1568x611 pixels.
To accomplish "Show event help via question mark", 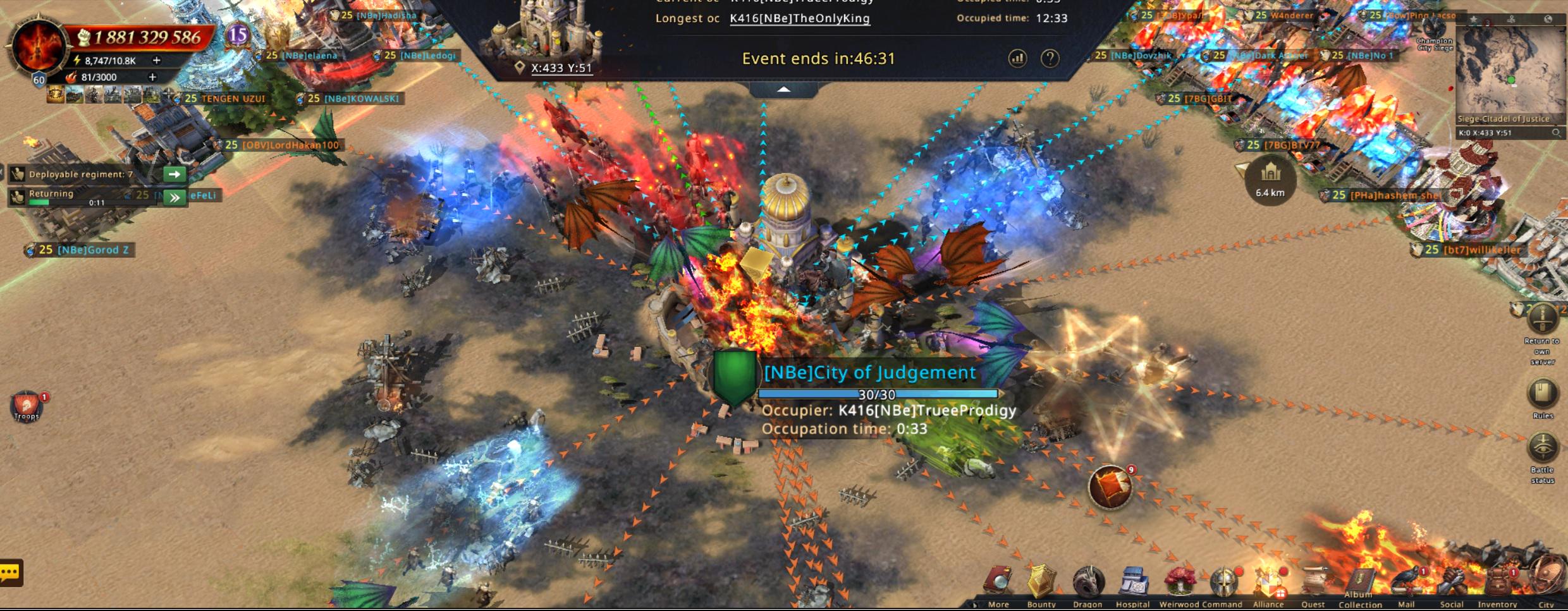I will pos(1050,59).
